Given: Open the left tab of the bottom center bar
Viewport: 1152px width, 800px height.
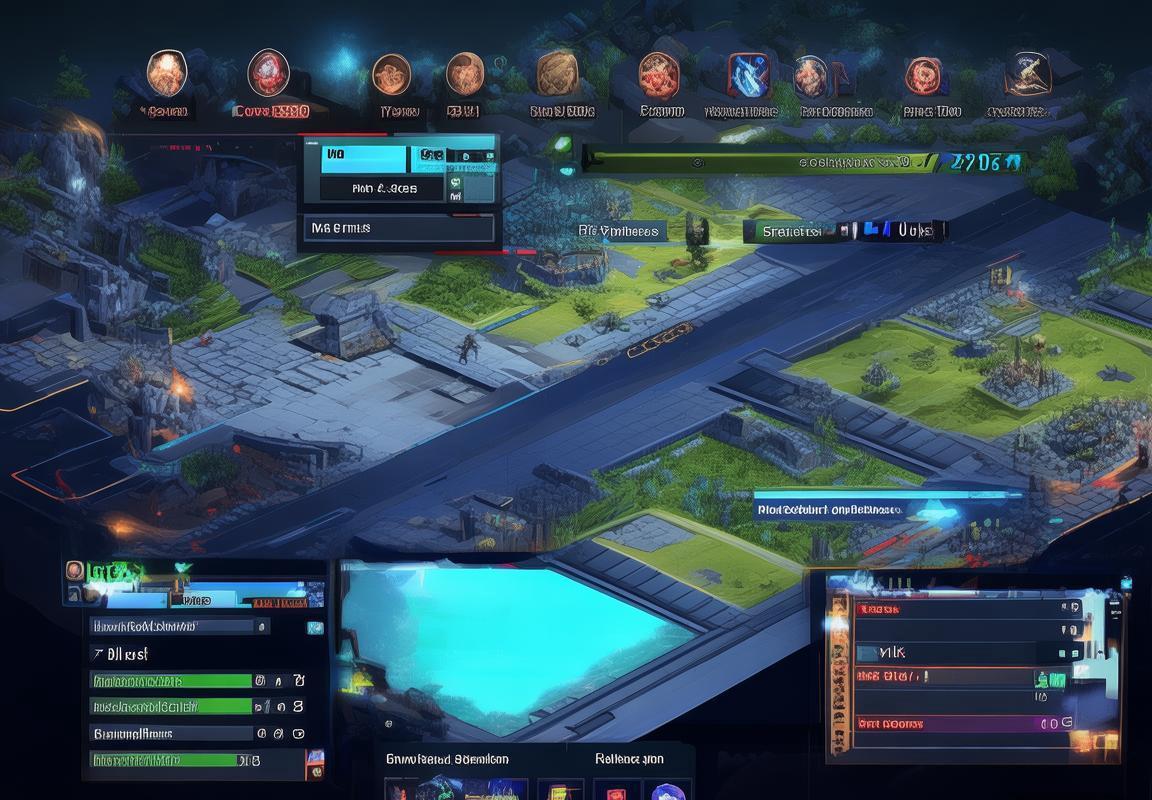Looking at the screenshot, I should point(447,759).
